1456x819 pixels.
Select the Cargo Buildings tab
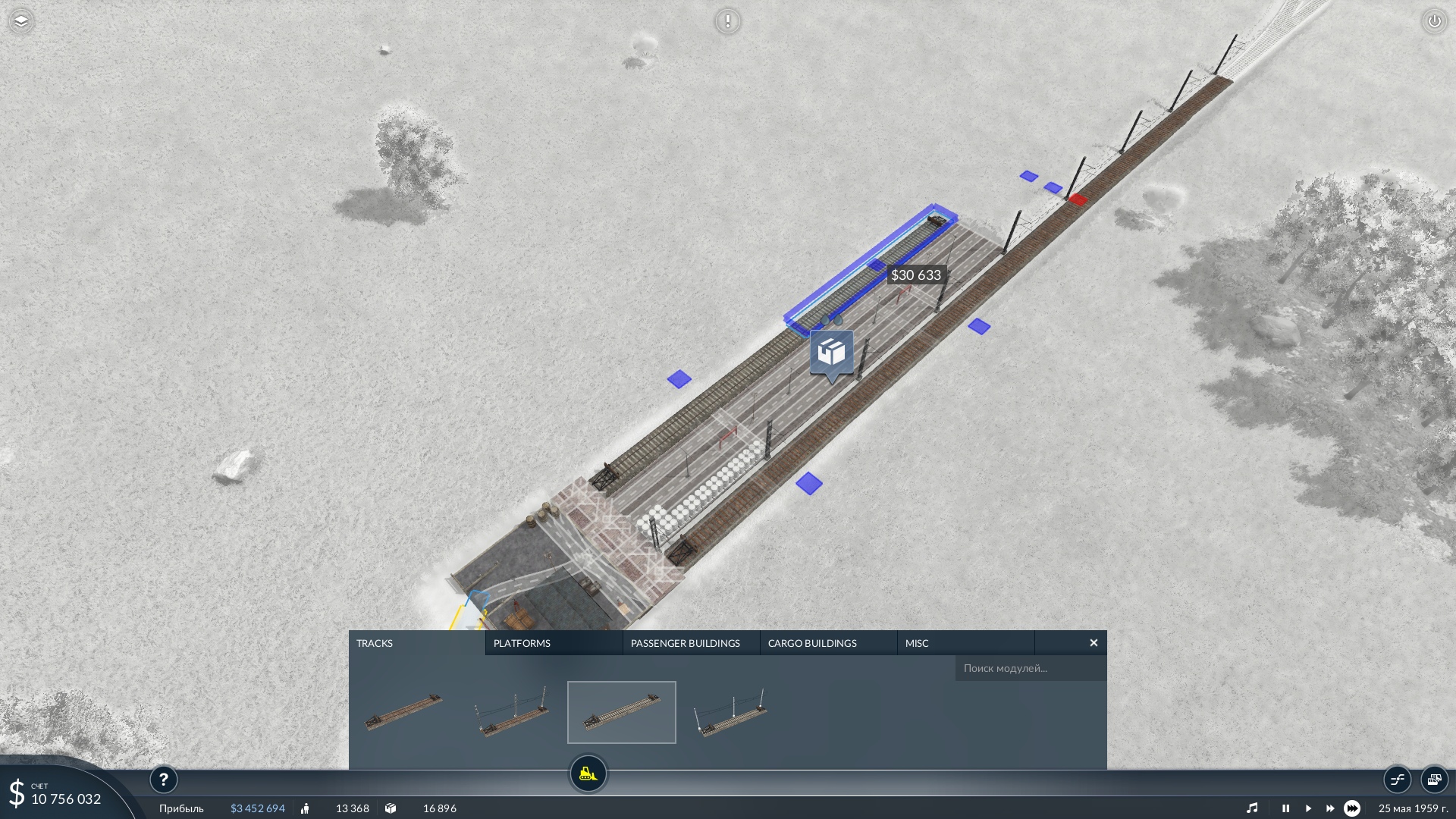coord(827,643)
